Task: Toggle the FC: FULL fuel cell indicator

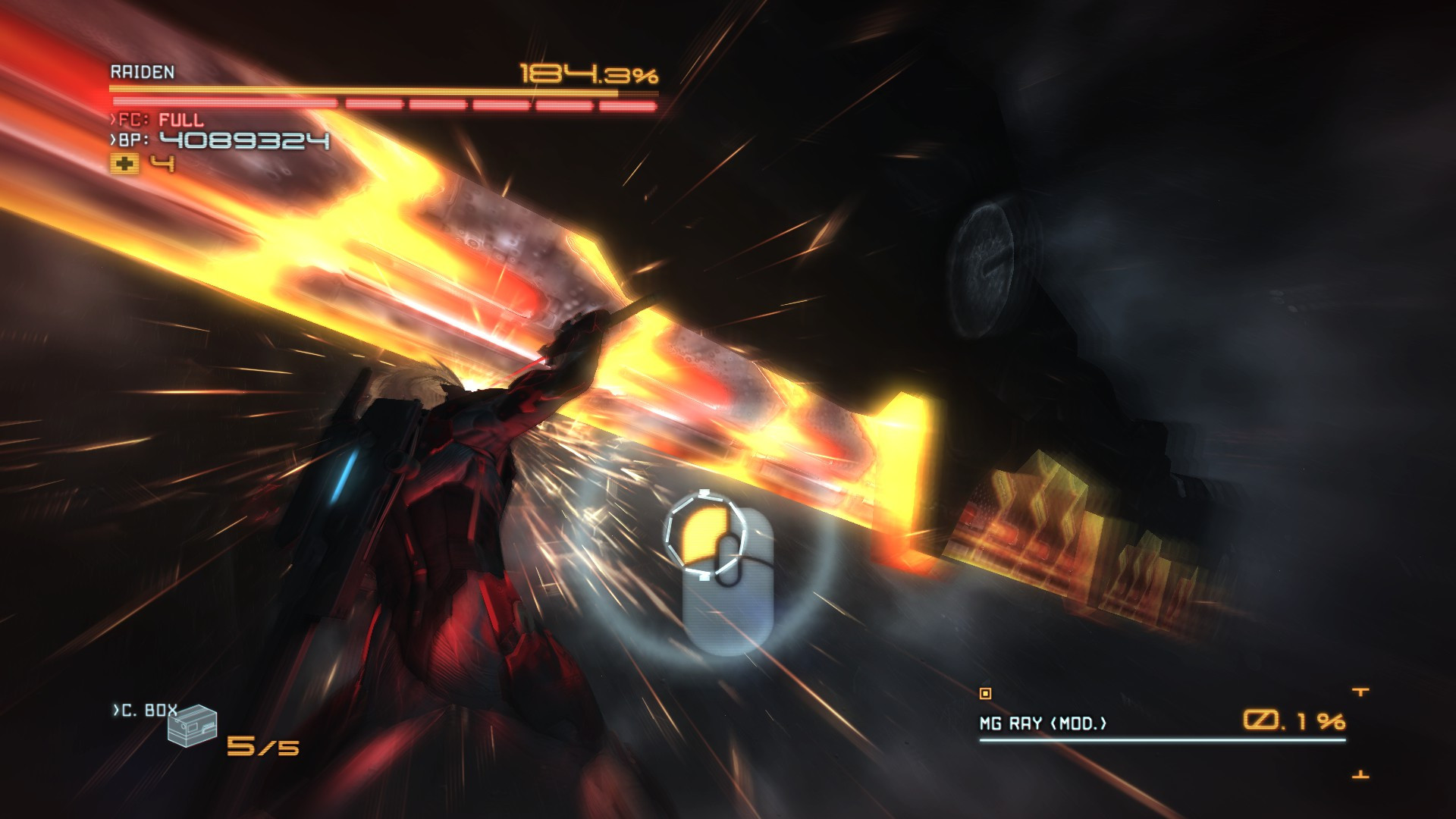Action: tap(157, 118)
